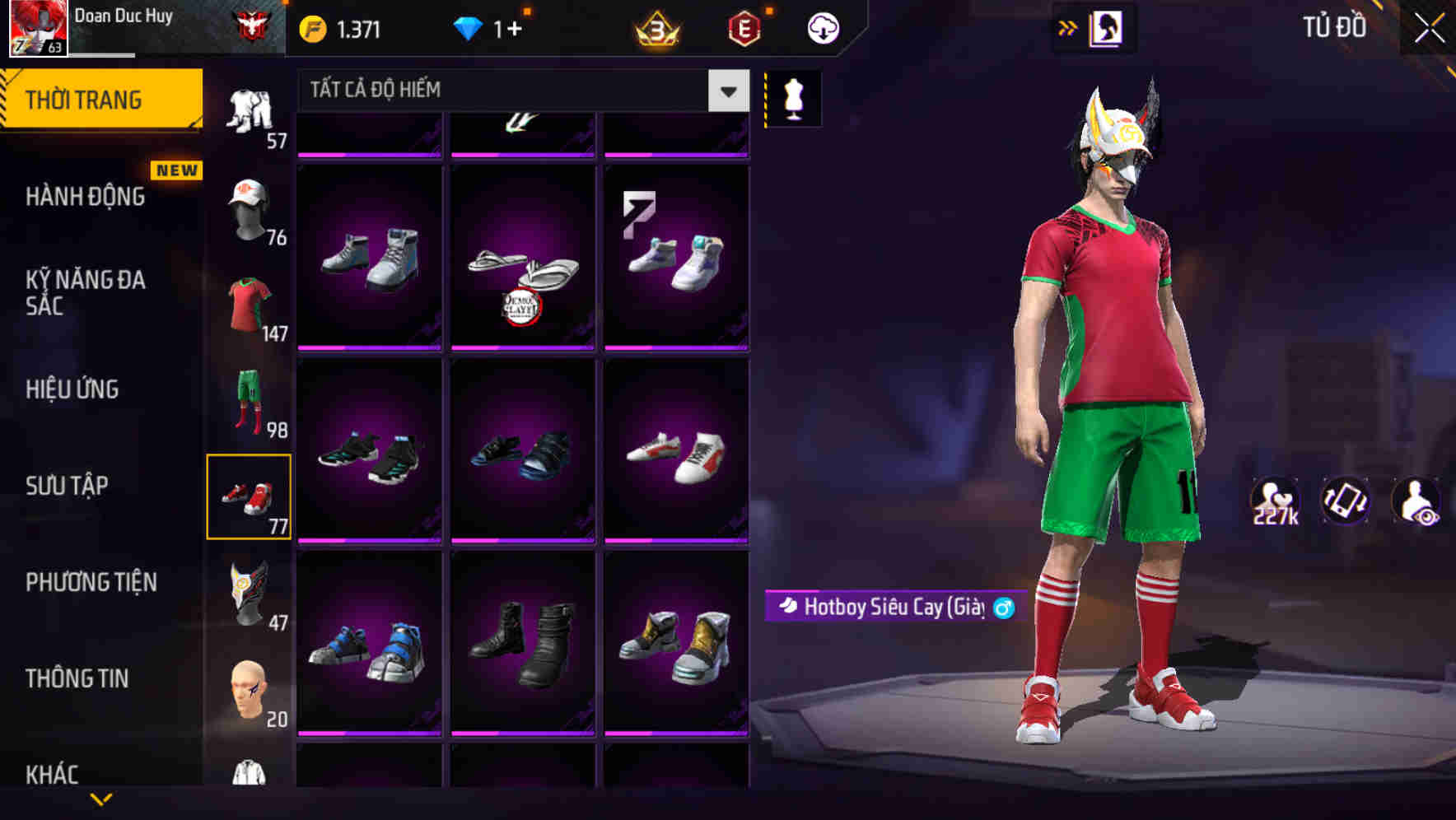Viewport: 1456px width, 820px height.
Task: Click the pink rarity progress bar
Action: click(x=369, y=349)
